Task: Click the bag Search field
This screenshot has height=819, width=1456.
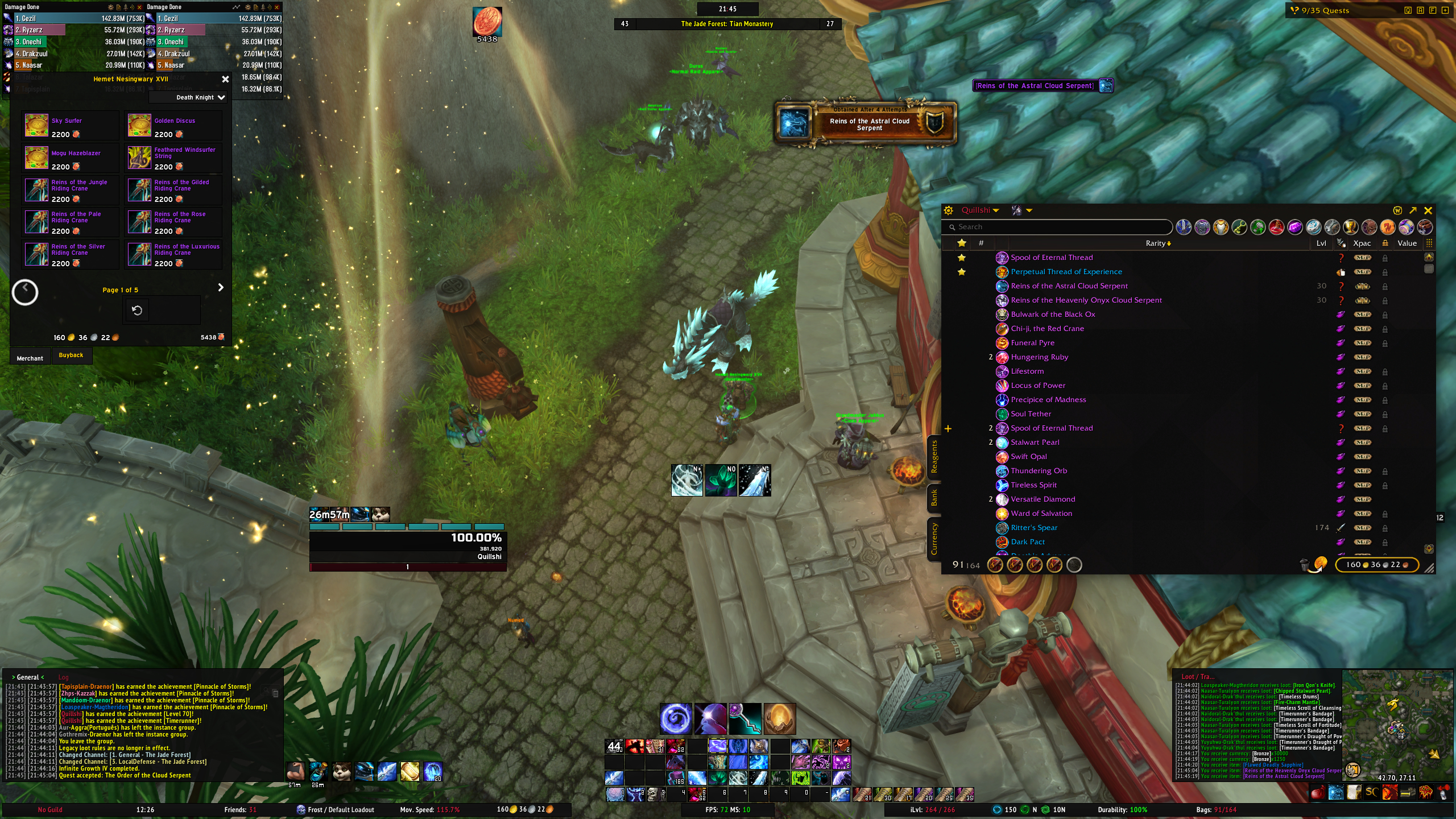Action: [1058, 227]
